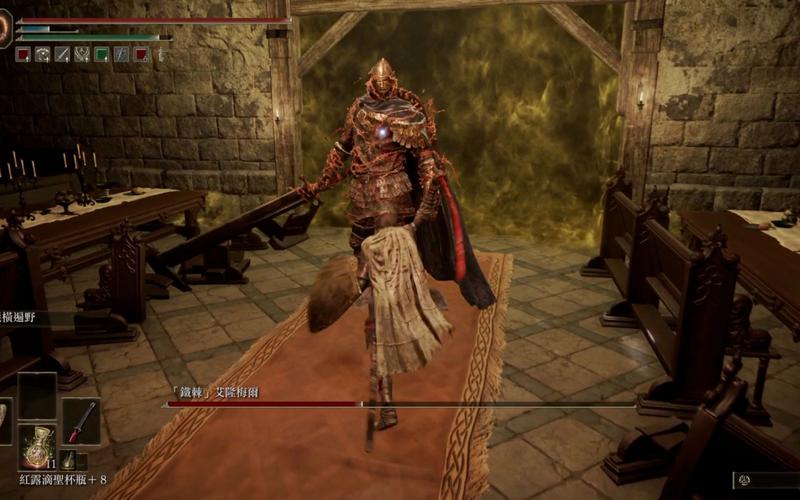Select the Flask of Crimson Tears slot

[37, 446]
